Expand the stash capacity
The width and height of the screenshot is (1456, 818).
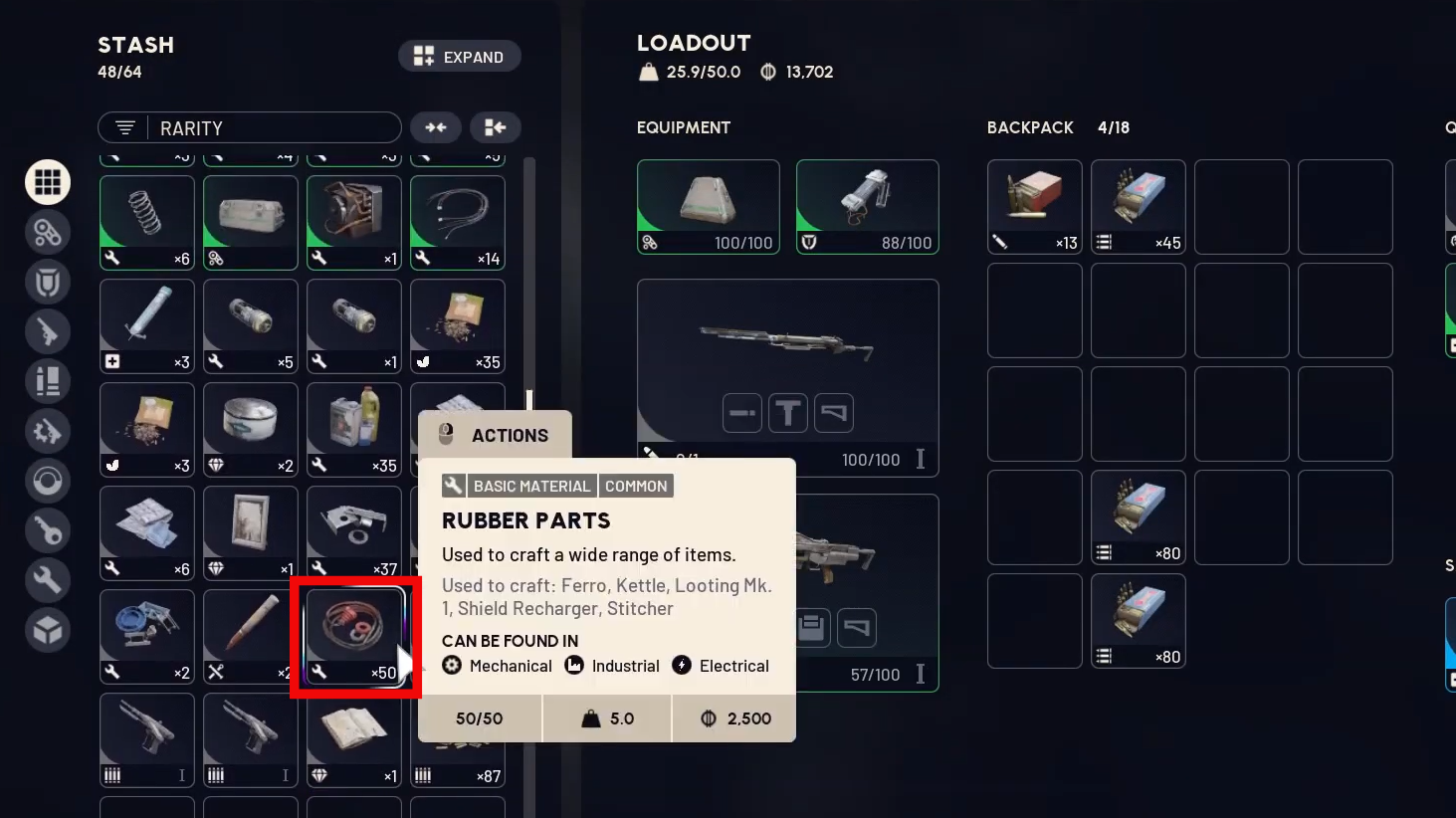[459, 57]
